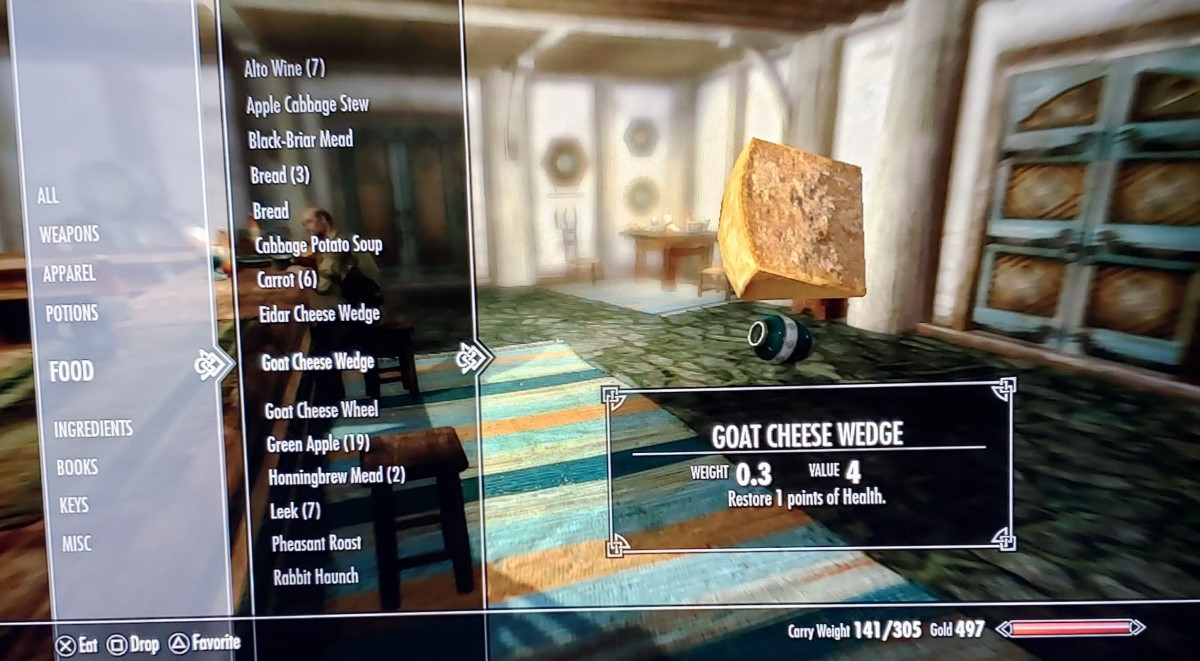Open the APPAREL category

(69, 274)
